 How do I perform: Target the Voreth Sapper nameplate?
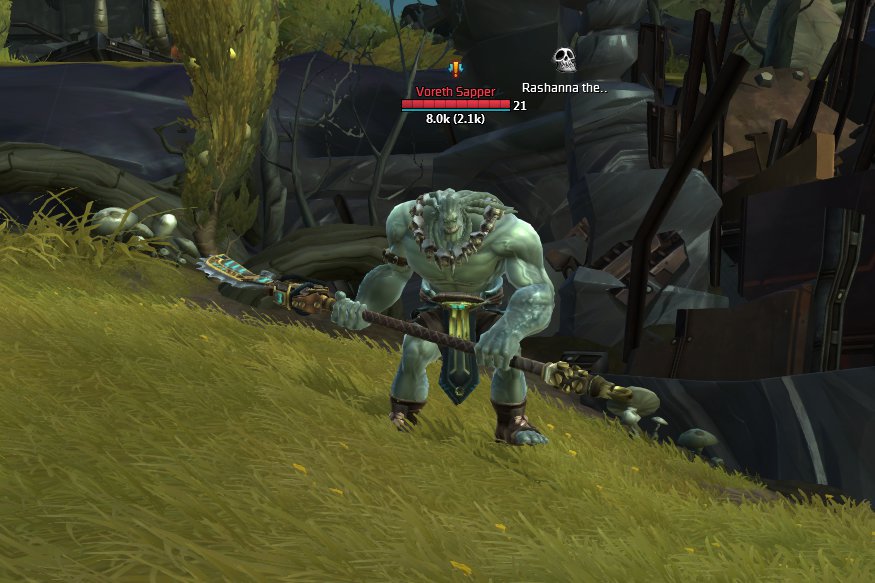tap(455, 92)
